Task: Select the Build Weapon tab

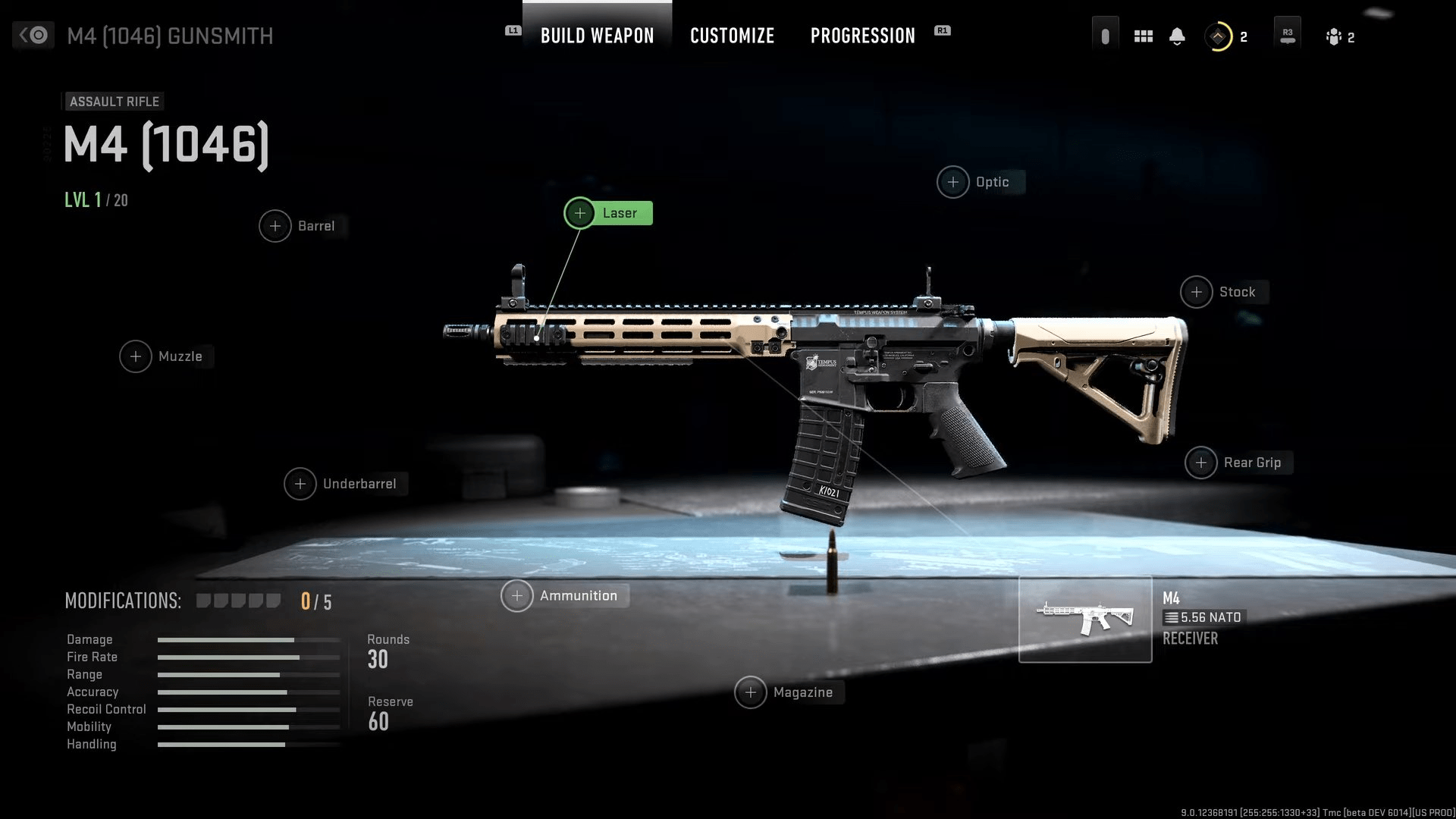Action: (597, 35)
